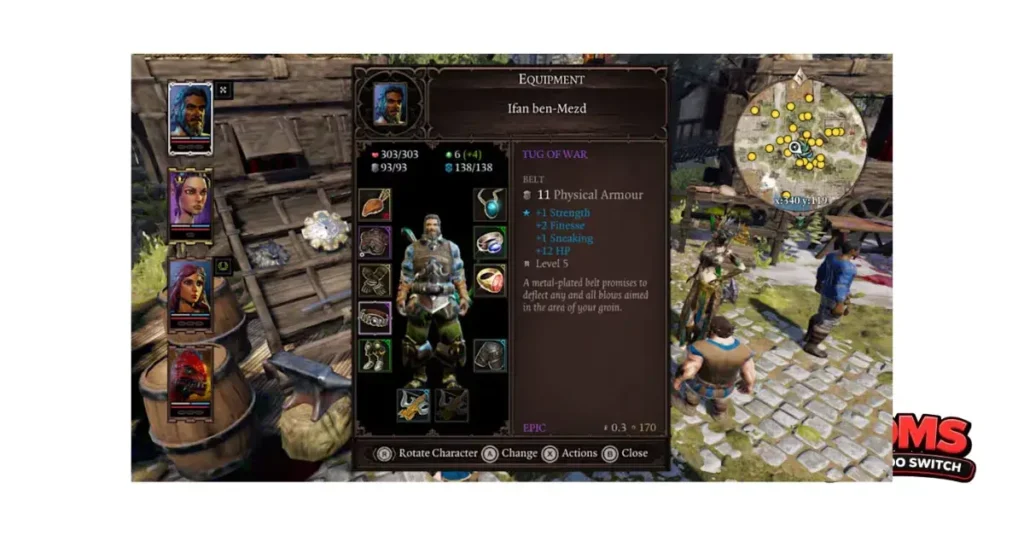Select the teal amulet slot

pyautogui.click(x=489, y=205)
